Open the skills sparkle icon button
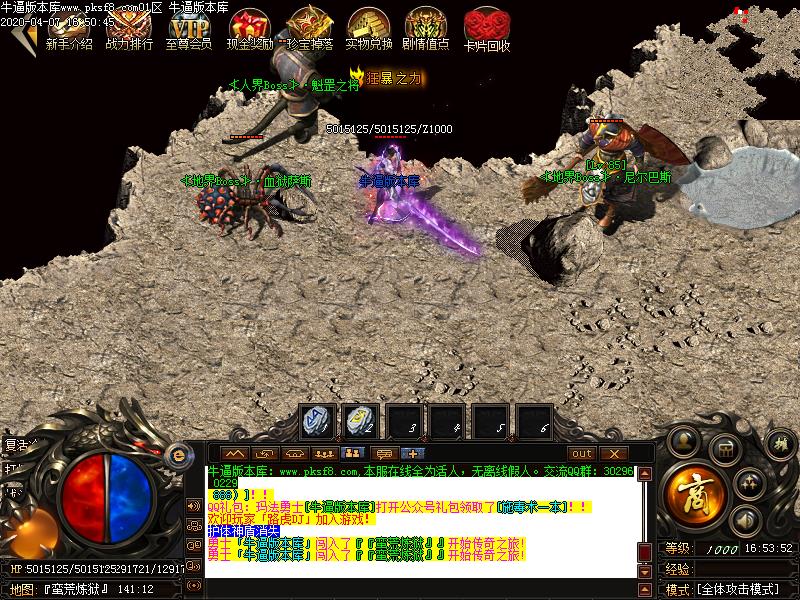 coord(750,483)
